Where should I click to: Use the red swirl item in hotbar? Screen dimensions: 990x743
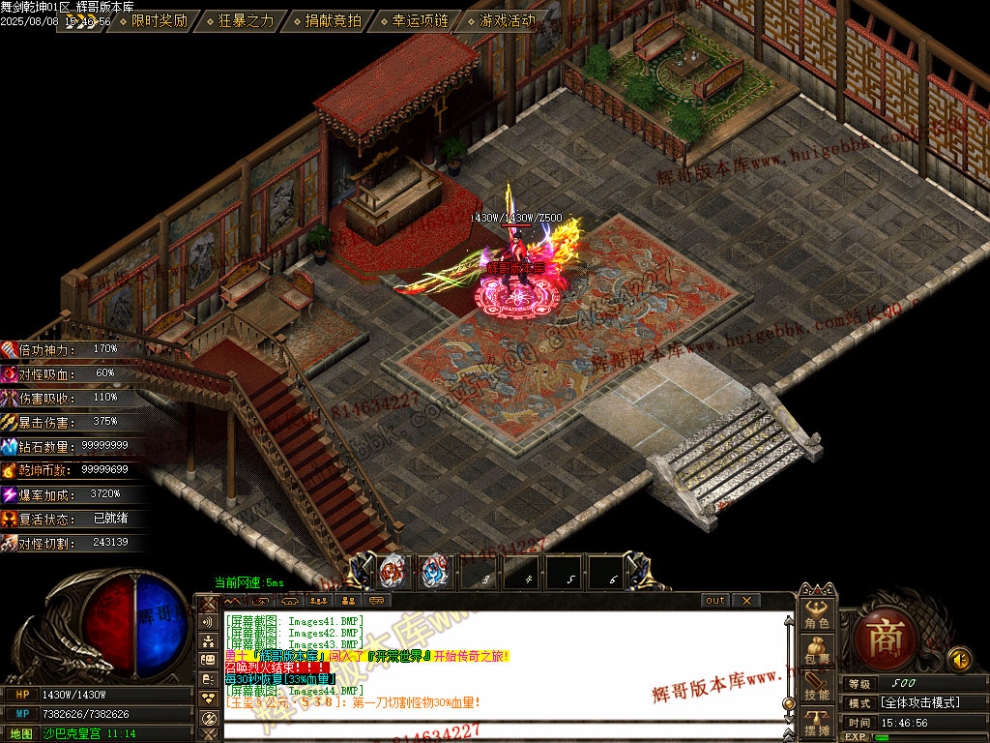[393, 572]
